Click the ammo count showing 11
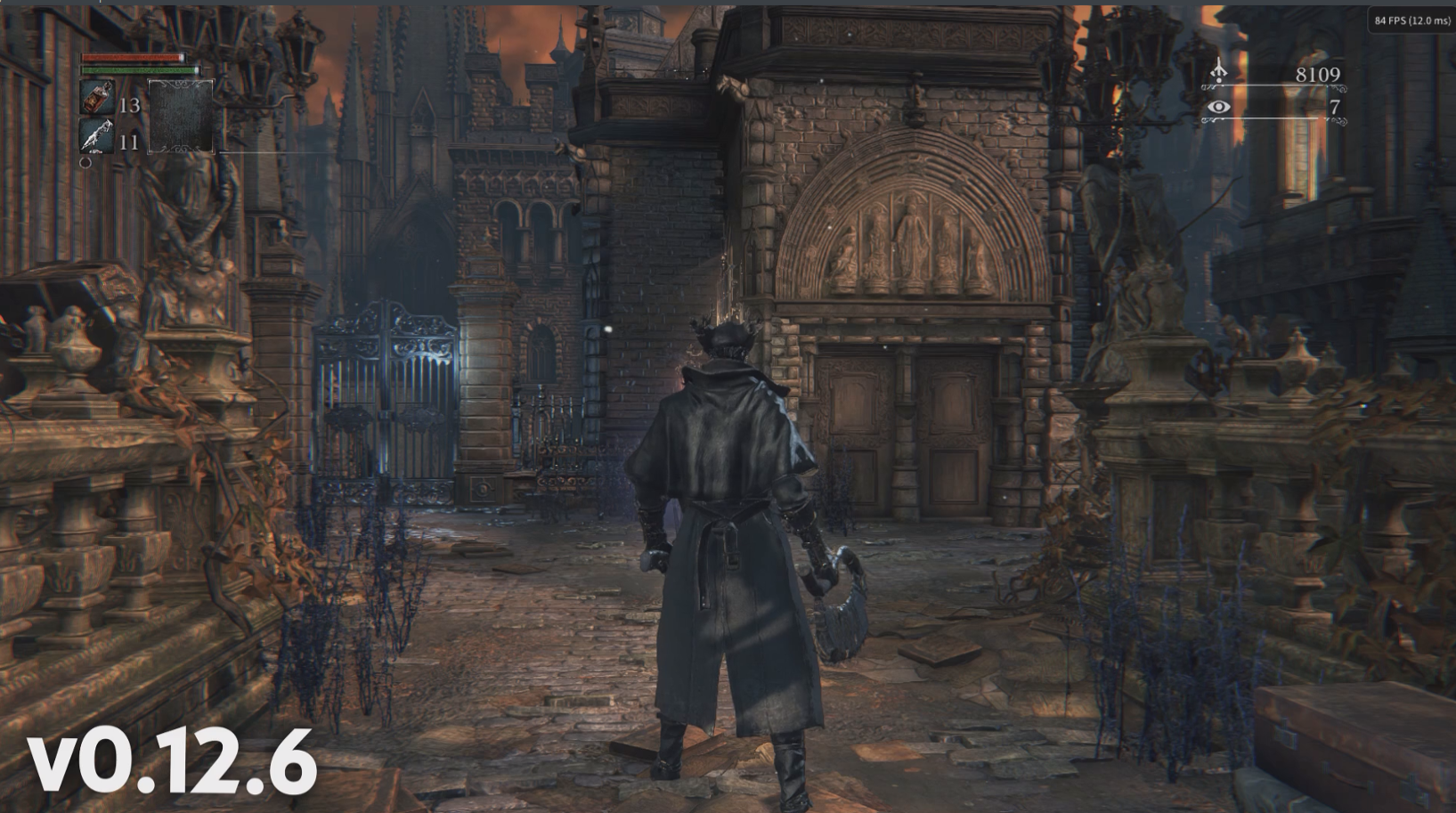The height and width of the screenshot is (813, 1456). click(130, 142)
